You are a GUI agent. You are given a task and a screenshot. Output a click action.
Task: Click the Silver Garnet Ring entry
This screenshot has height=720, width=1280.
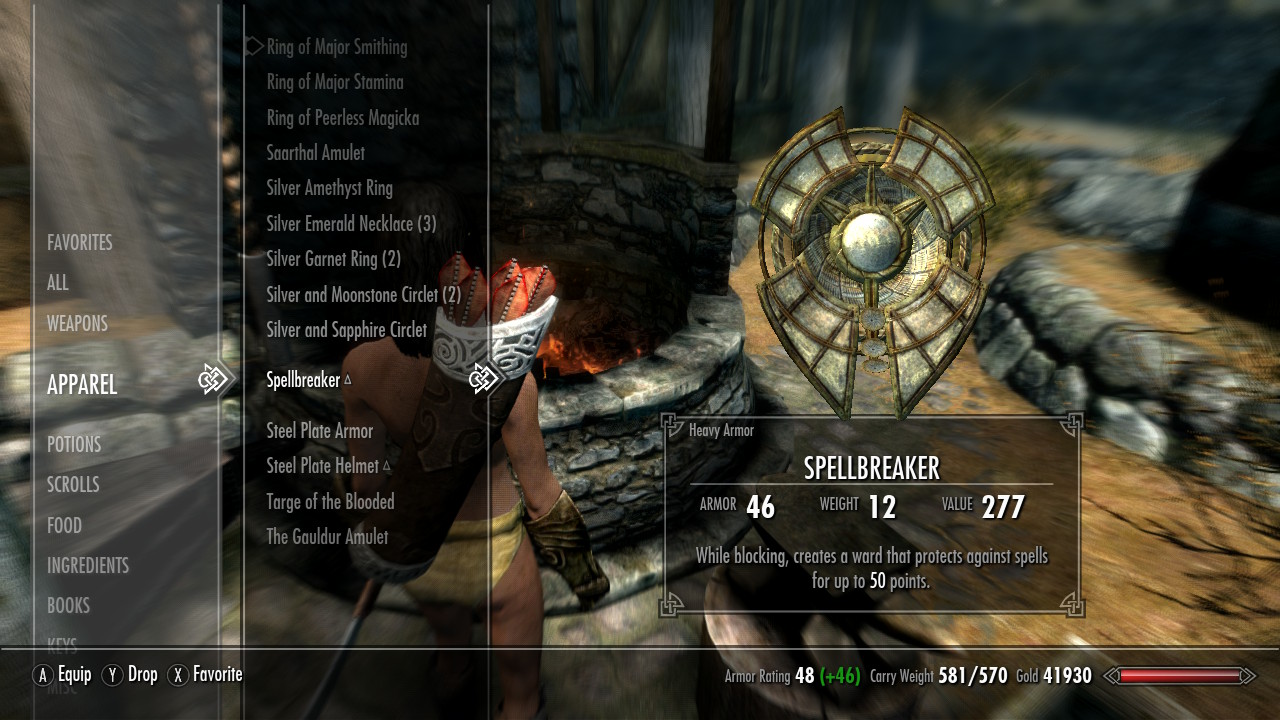click(x=333, y=259)
